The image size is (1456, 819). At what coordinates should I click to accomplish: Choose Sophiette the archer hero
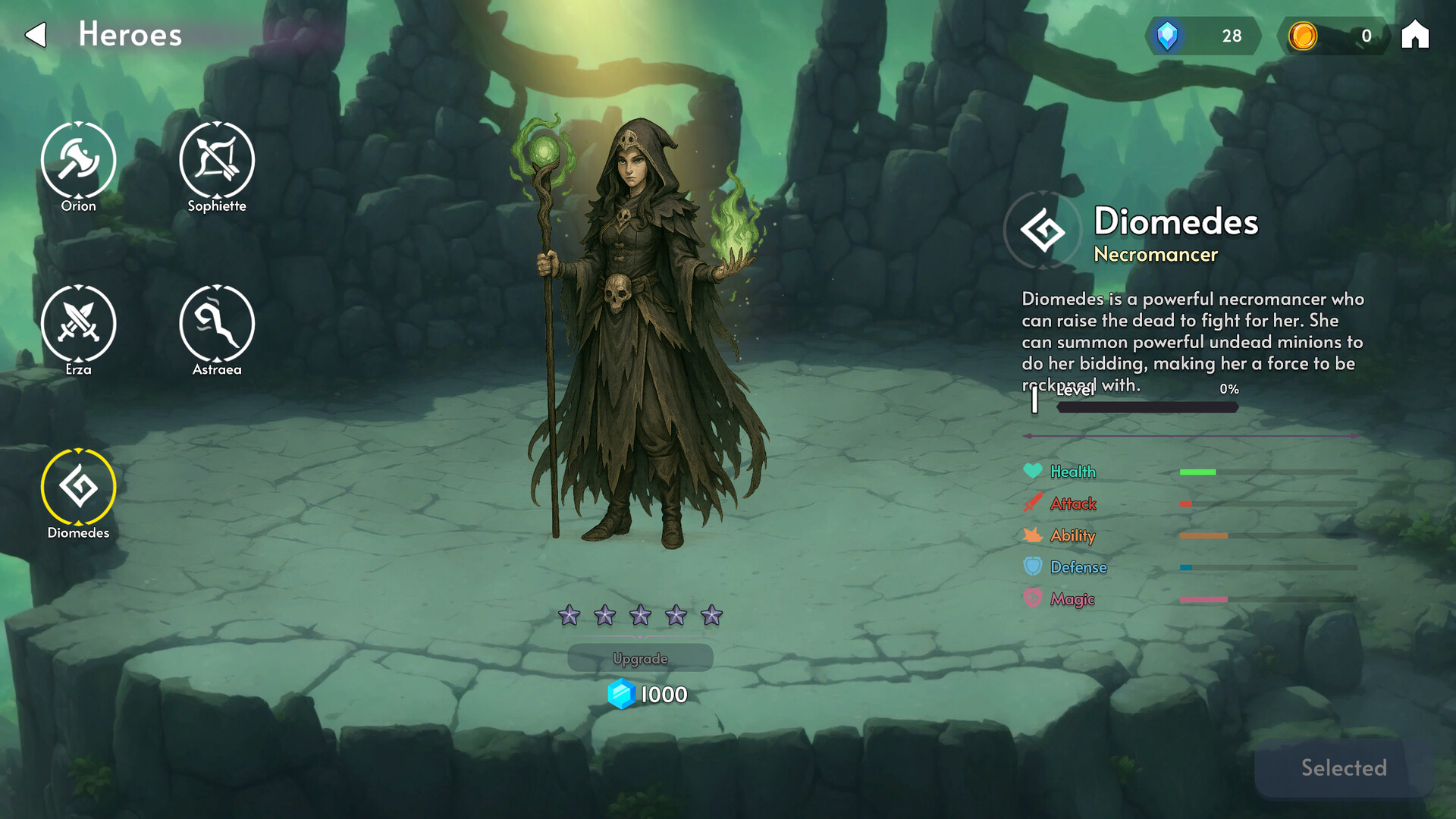tap(217, 161)
